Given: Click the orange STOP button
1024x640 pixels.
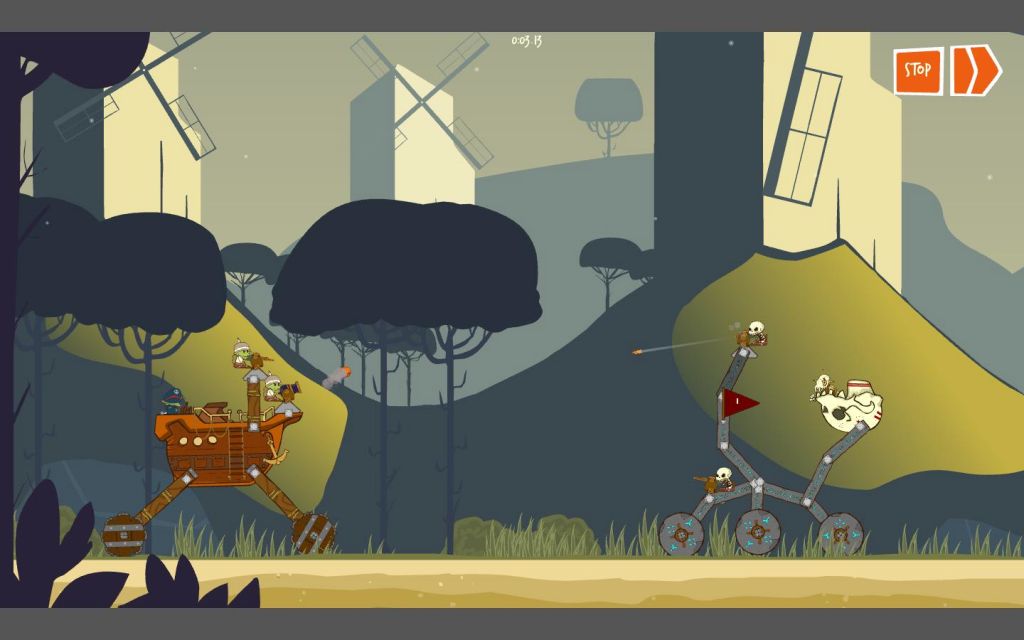Looking at the screenshot, I should [918, 71].
